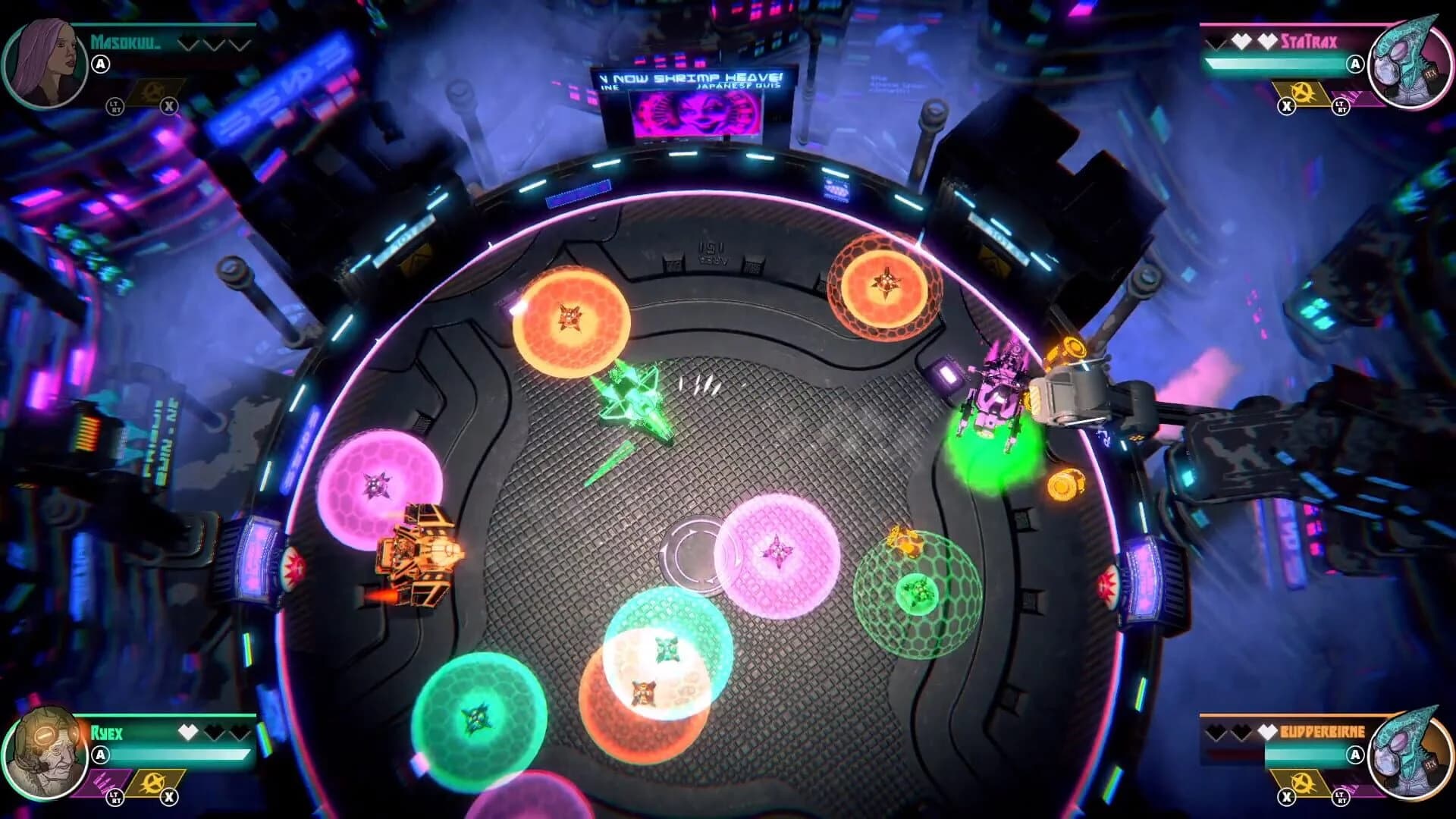Select the yellow shuriken weapon icon beside StaTrax's X button
Viewport: 1456px width, 819px height.
1301,93
